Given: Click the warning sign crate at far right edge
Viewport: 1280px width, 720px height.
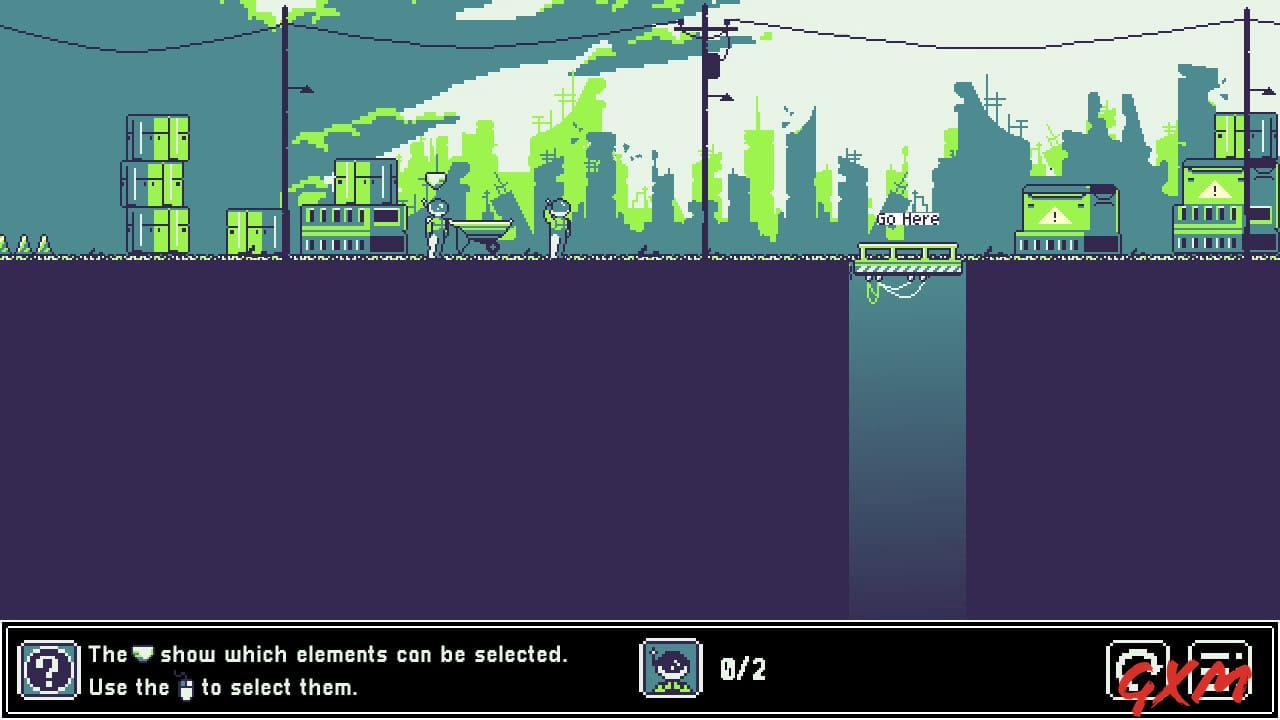Looking at the screenshot, I should 1216,190.
